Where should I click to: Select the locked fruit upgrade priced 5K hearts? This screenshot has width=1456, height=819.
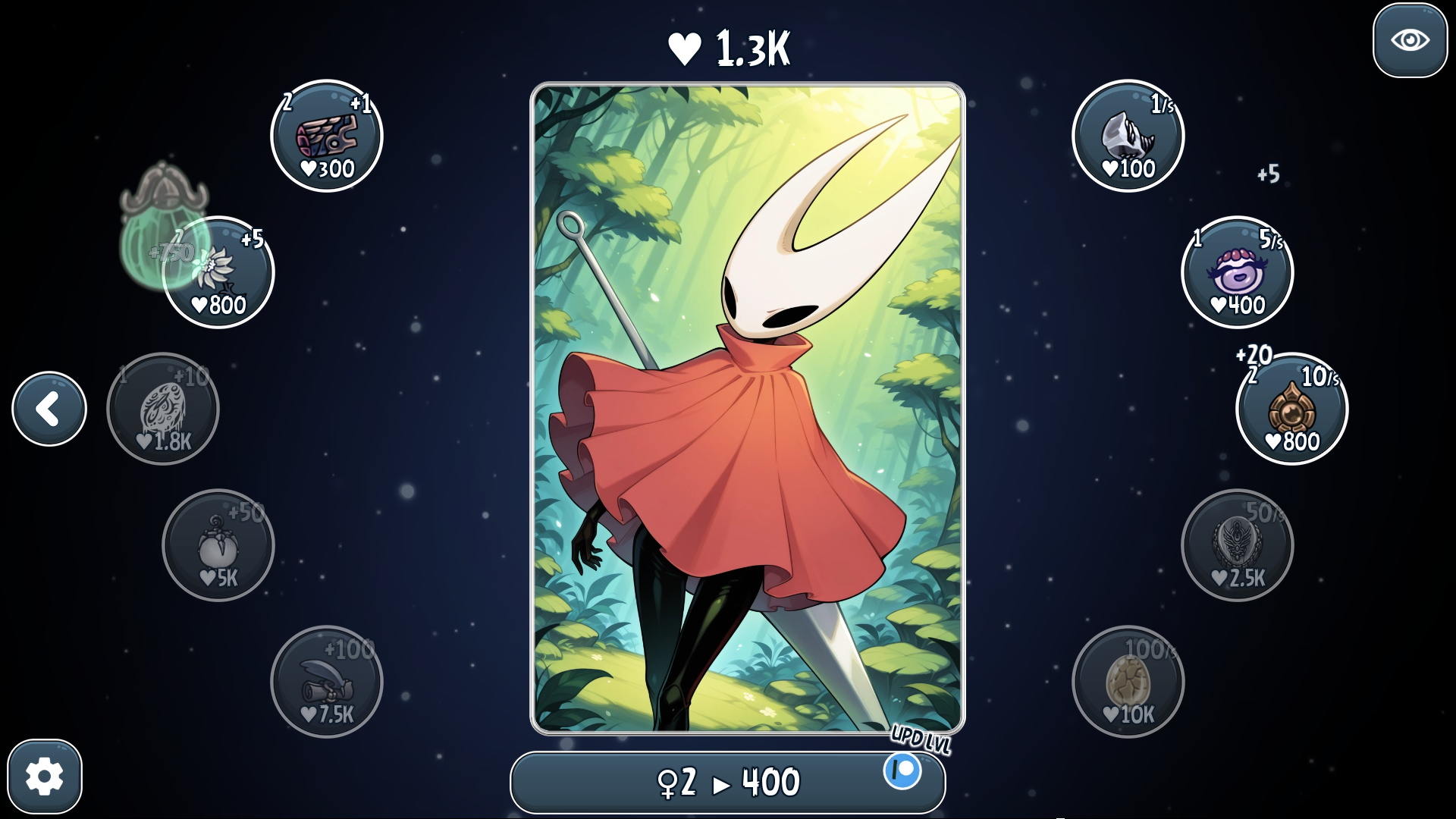218,545
